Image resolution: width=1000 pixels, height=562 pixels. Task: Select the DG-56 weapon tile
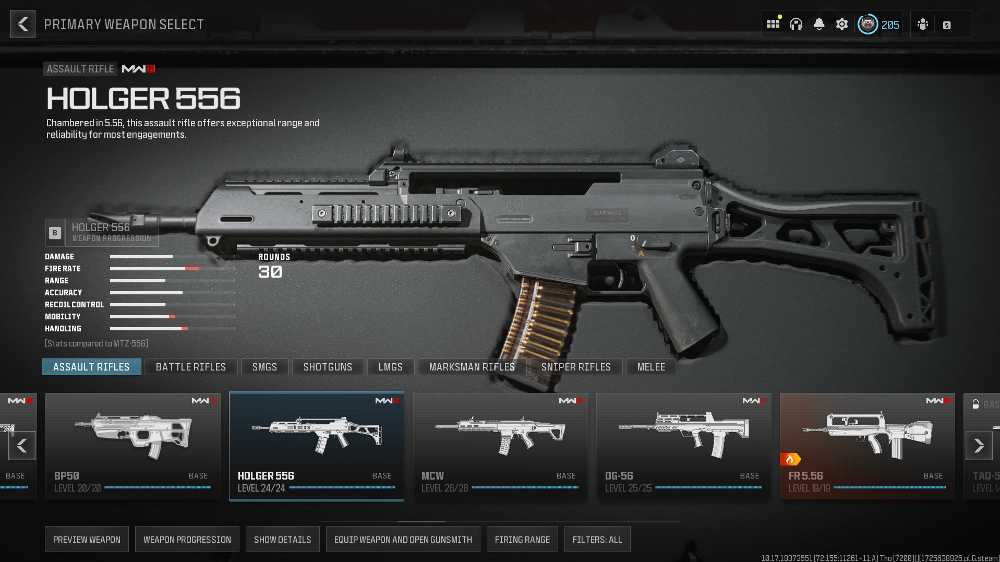click(x=684, y=445)
